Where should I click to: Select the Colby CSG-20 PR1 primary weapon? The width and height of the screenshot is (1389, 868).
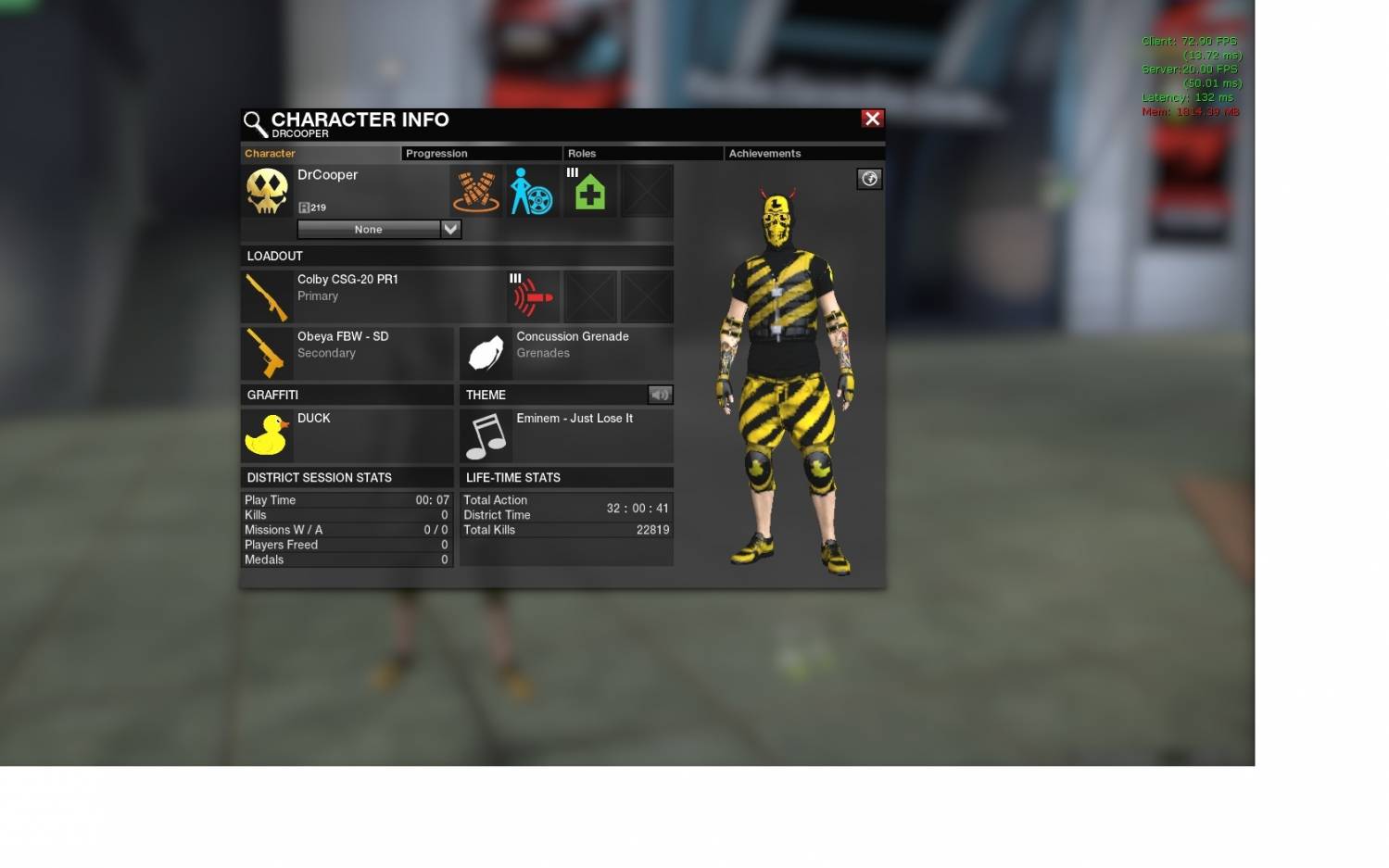(x=267, y=296)
